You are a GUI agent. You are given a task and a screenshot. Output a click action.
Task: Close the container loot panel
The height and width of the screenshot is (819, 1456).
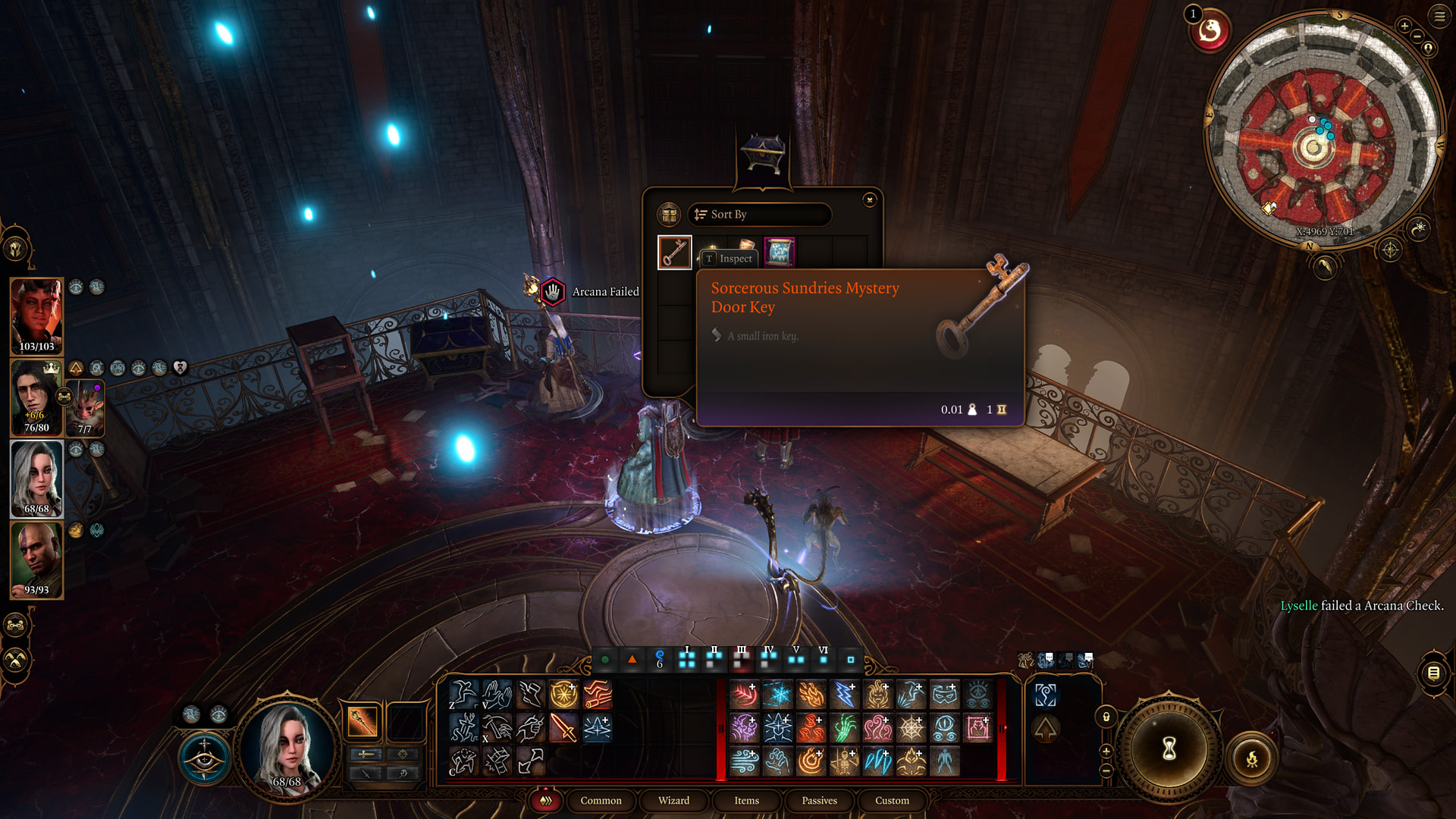pyautogui.click(x=869, y=199)
